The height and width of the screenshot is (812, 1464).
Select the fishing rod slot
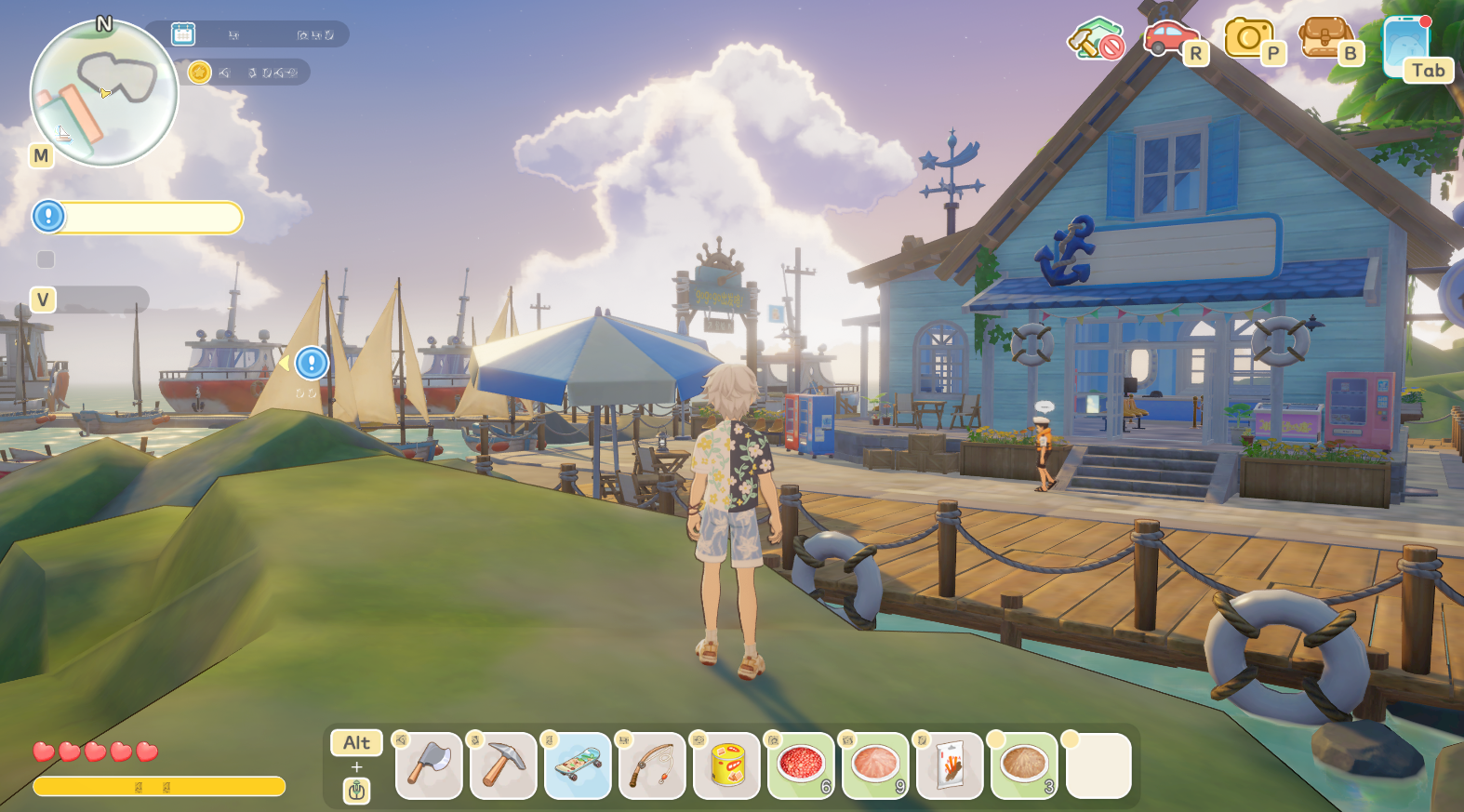[x=652, y=765]
